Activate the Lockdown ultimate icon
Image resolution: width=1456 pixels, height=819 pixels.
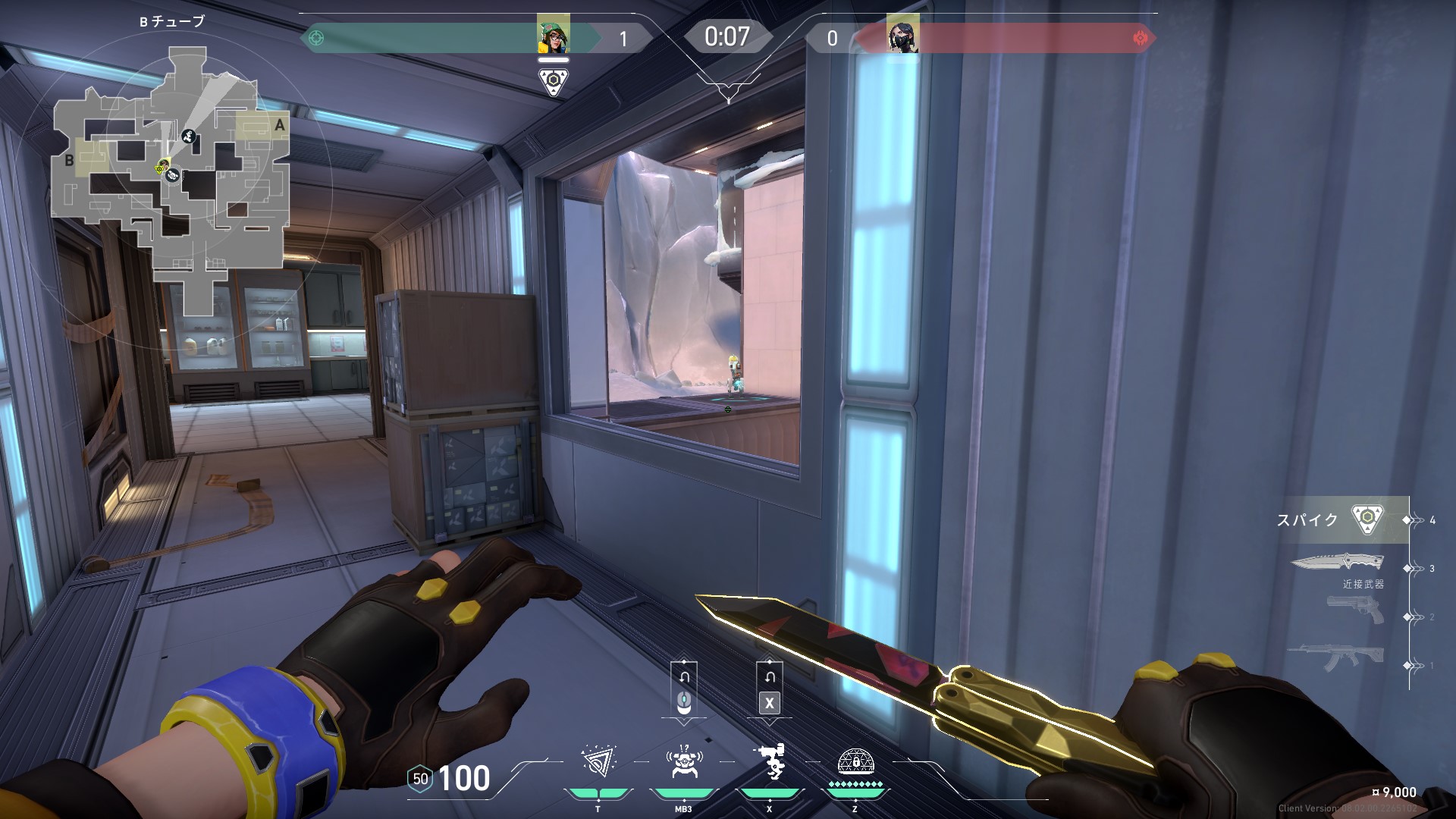click(855, 761)
